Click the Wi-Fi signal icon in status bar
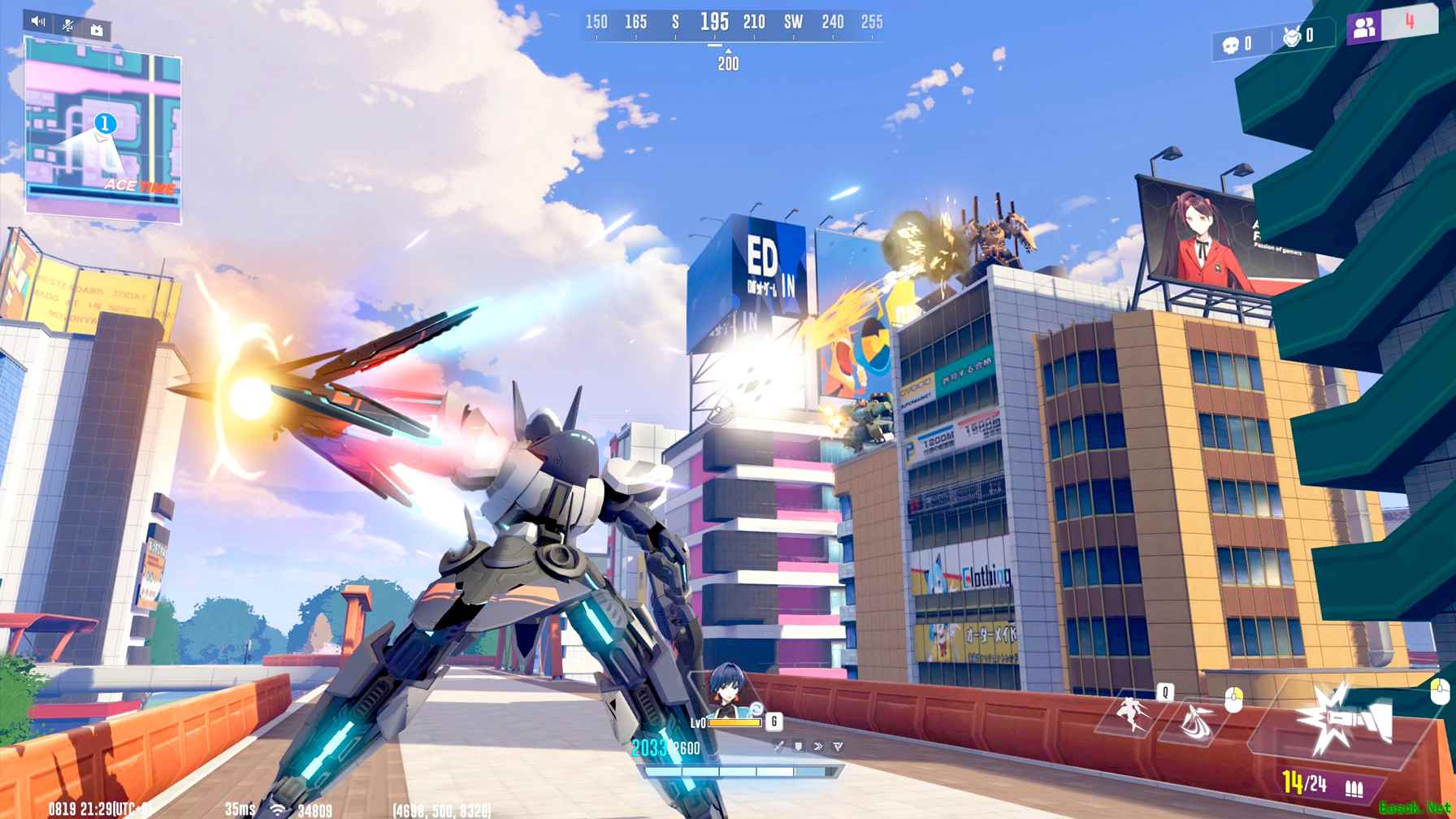1456x819 pixels. tap(278, 809)
